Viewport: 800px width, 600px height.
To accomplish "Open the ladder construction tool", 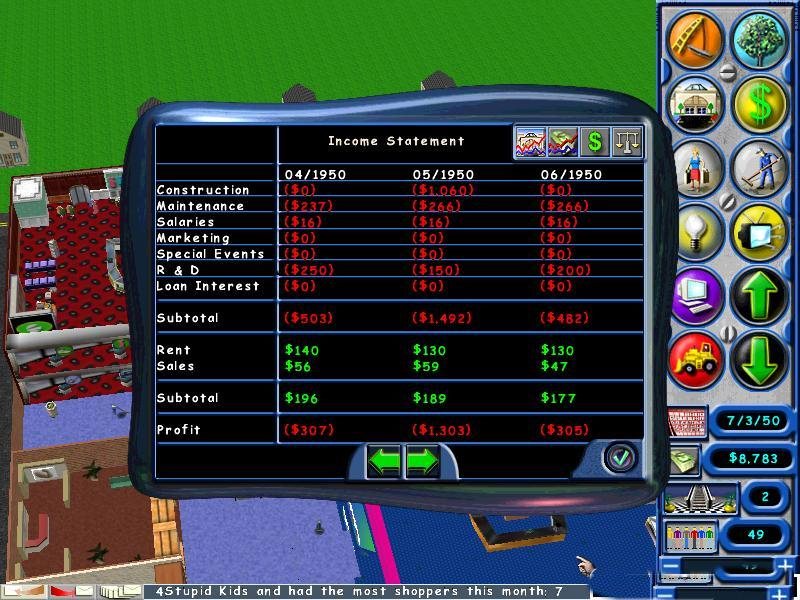I will (x=693, y=36).
